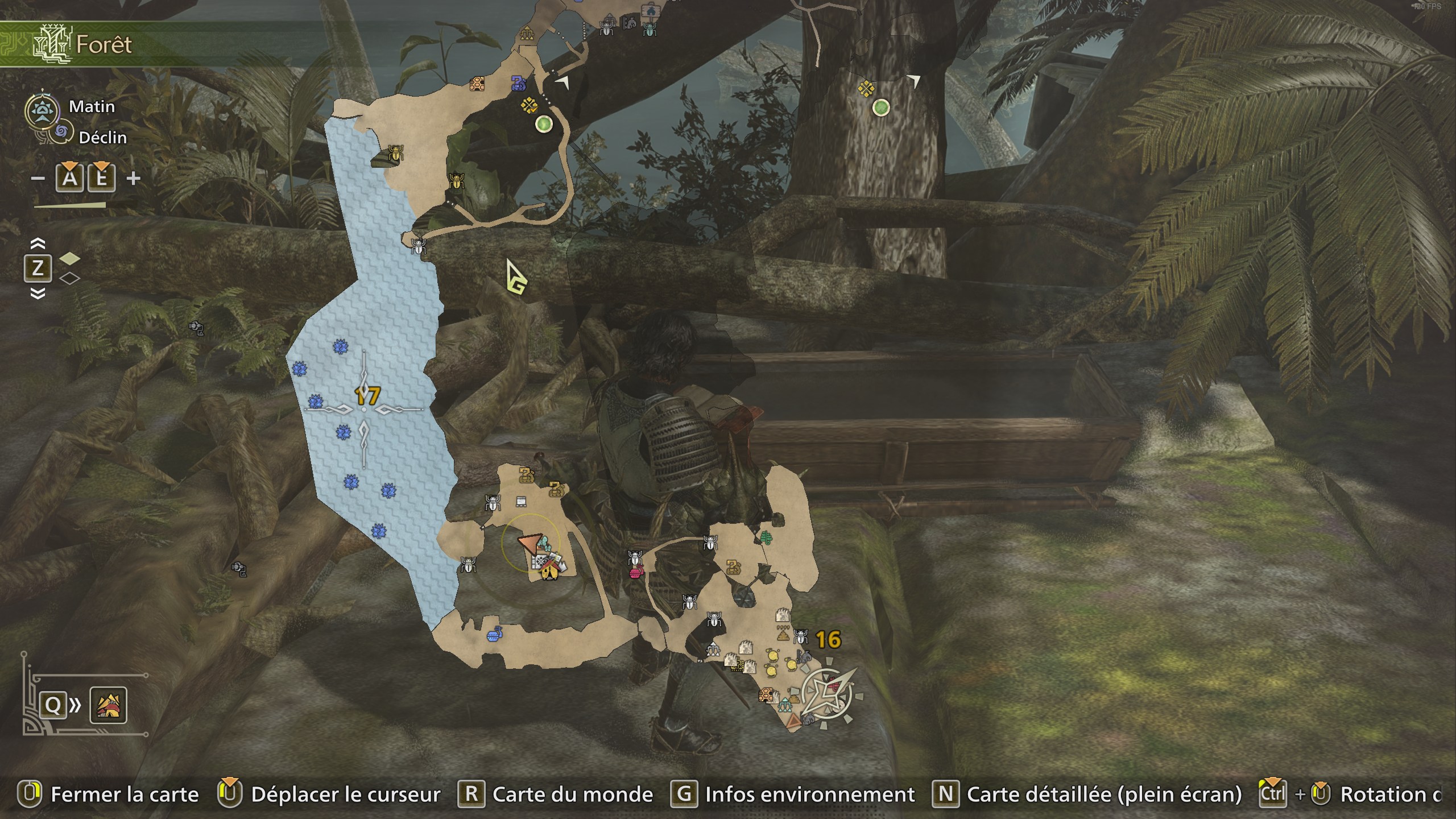Click the A zoom-out key toggle
The image size is (1456, 819).
tap(68, 179)
